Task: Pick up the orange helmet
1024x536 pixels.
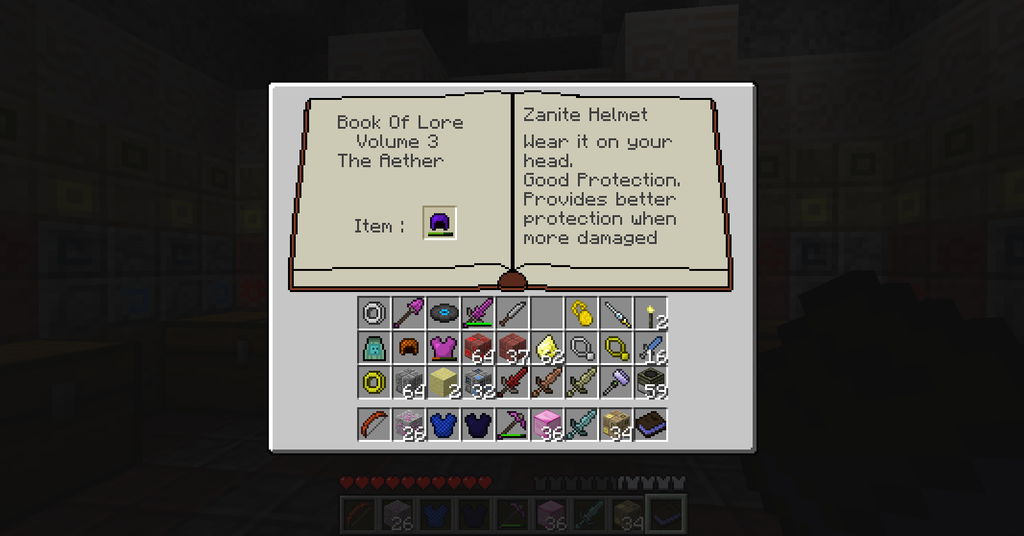Action: (x=408, y=348)
